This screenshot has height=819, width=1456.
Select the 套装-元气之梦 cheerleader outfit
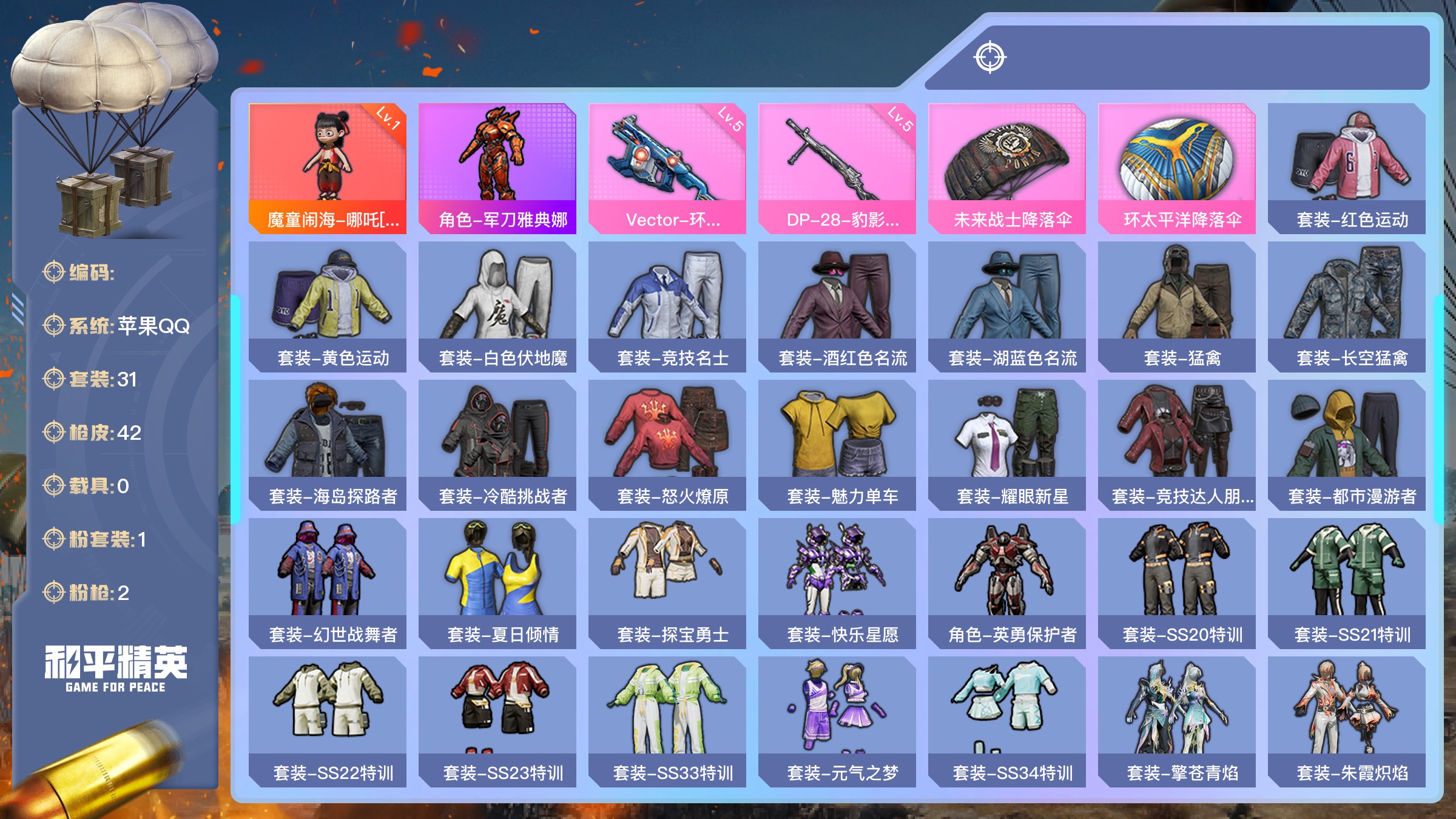click(837, 721)
